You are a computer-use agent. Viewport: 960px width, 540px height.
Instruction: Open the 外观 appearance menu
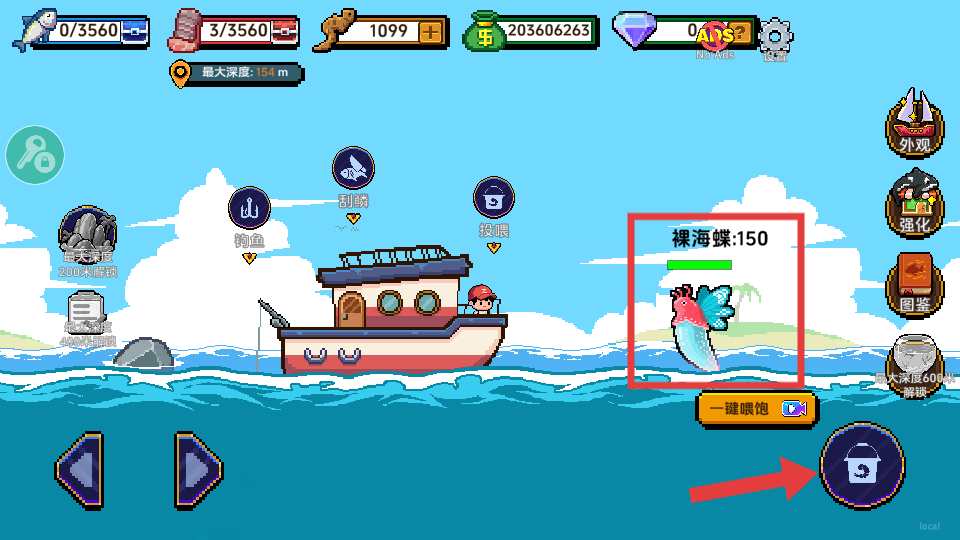[914, 124]
